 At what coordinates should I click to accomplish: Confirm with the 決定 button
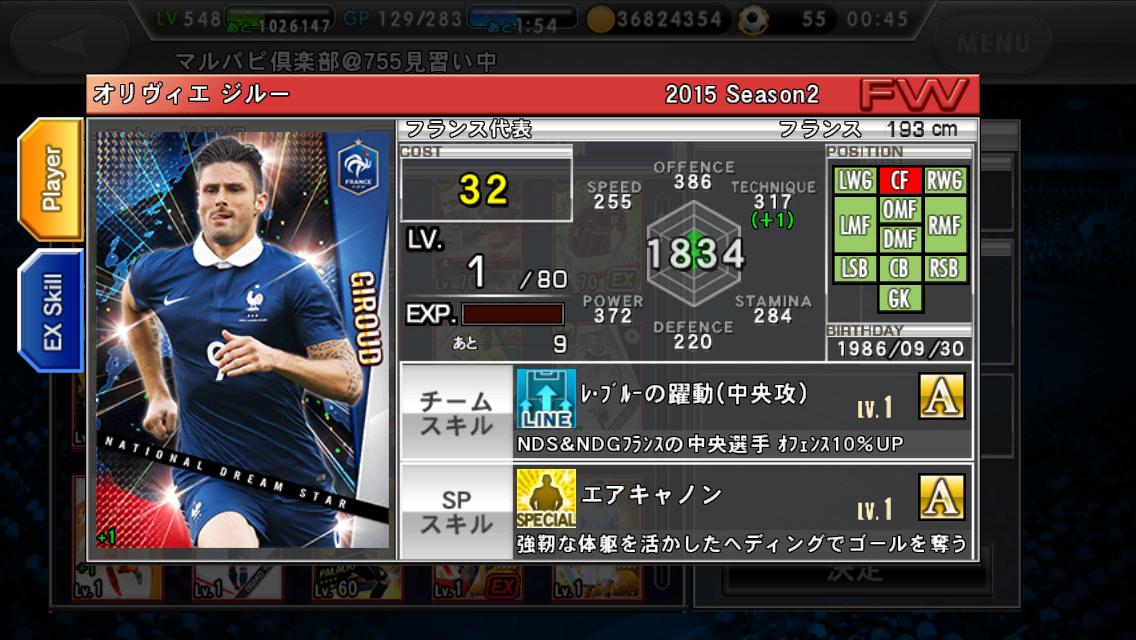(855, 572)
